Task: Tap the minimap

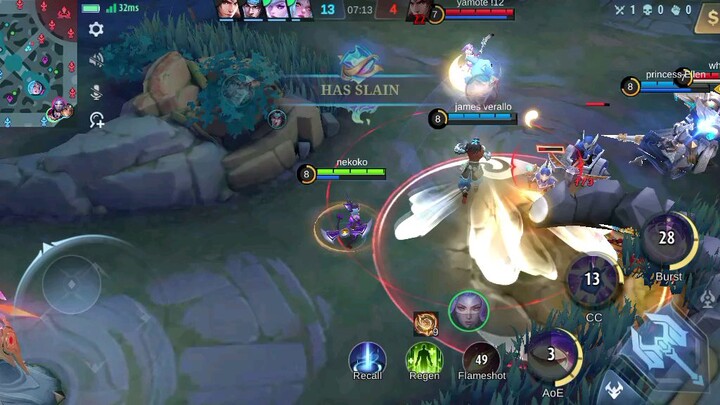Action: (38, 62)
